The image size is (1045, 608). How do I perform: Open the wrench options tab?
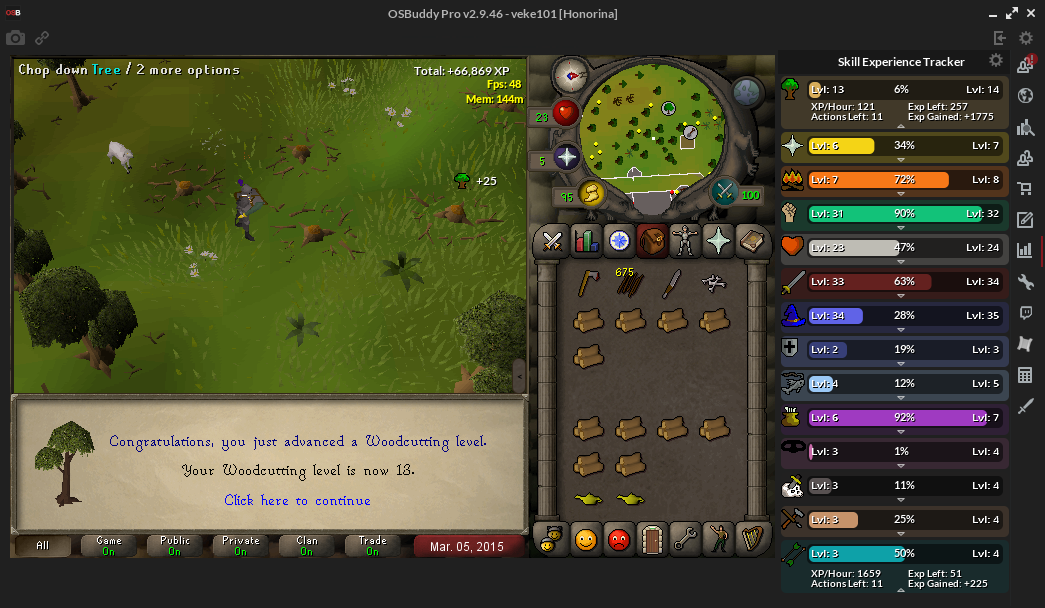pos(685,540)
